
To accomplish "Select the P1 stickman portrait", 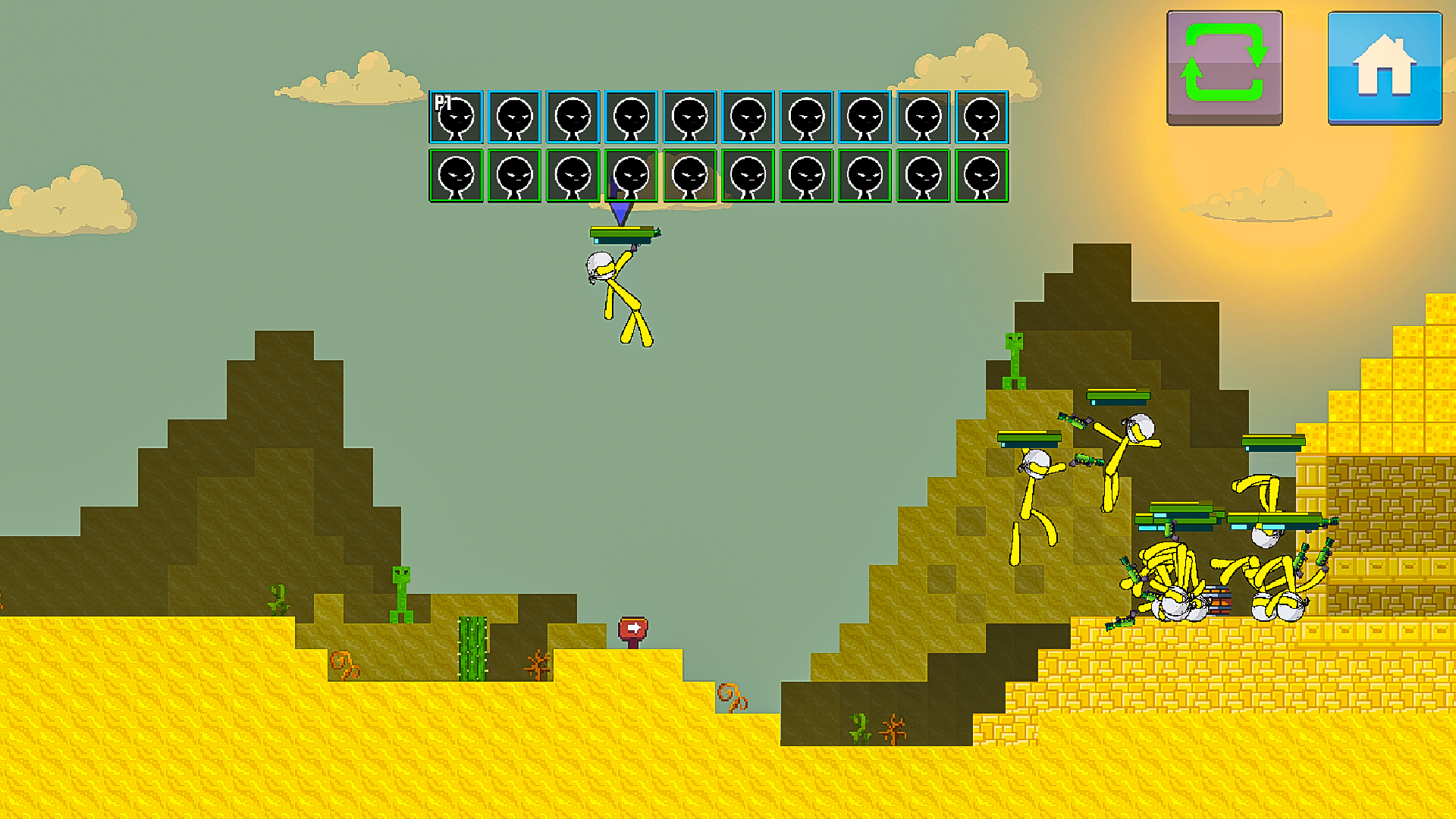I will pyautogui.click(x=455, y=118).
